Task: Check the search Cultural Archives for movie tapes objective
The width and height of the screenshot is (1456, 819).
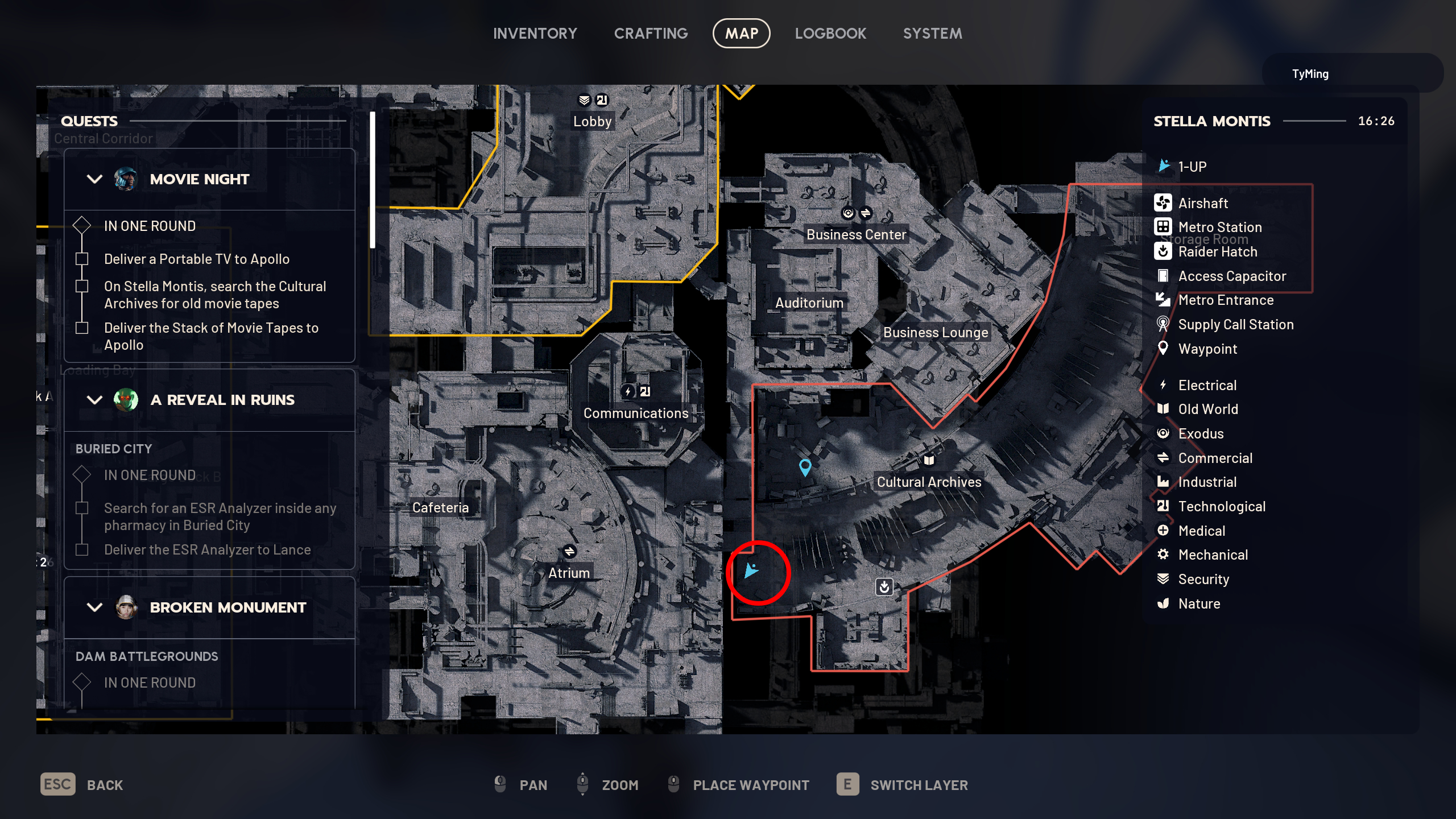Action: pos(82,286)
